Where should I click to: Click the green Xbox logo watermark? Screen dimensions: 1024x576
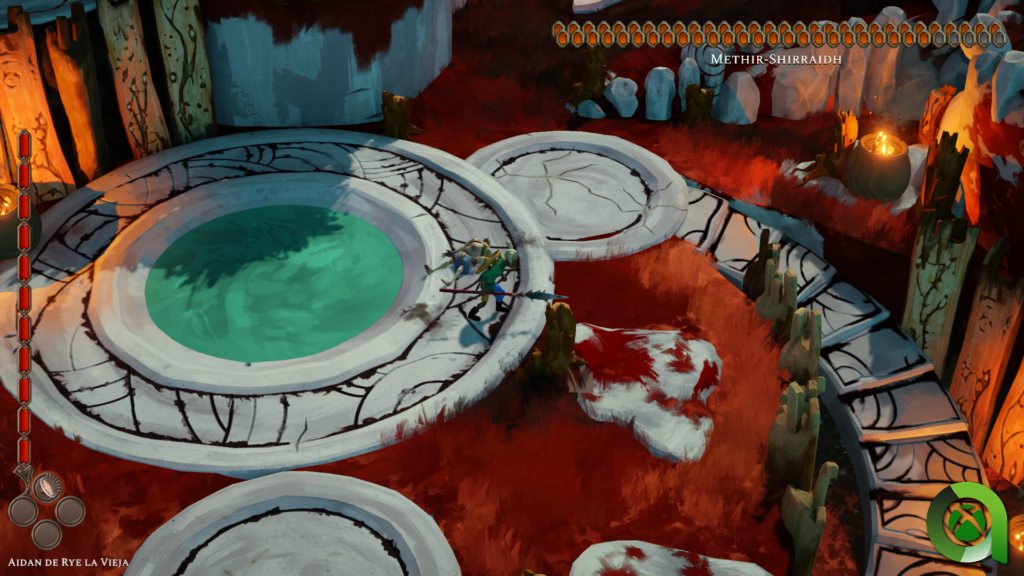click(964, 524)
